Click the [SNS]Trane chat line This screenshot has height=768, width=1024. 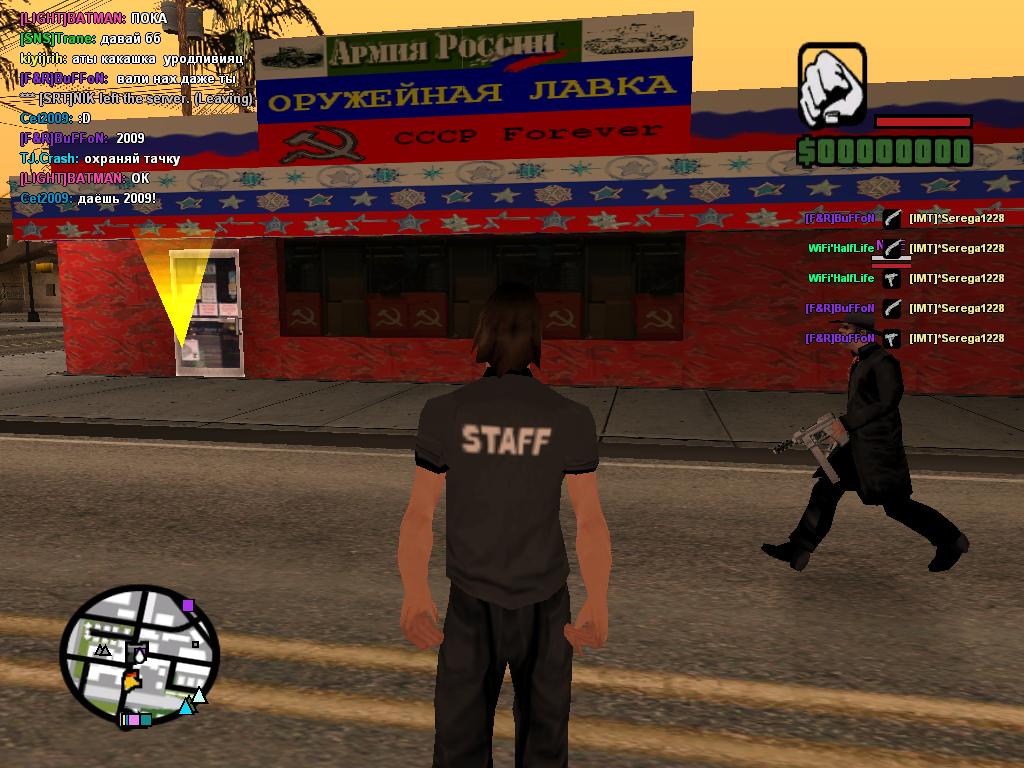[x=91, y=38]
